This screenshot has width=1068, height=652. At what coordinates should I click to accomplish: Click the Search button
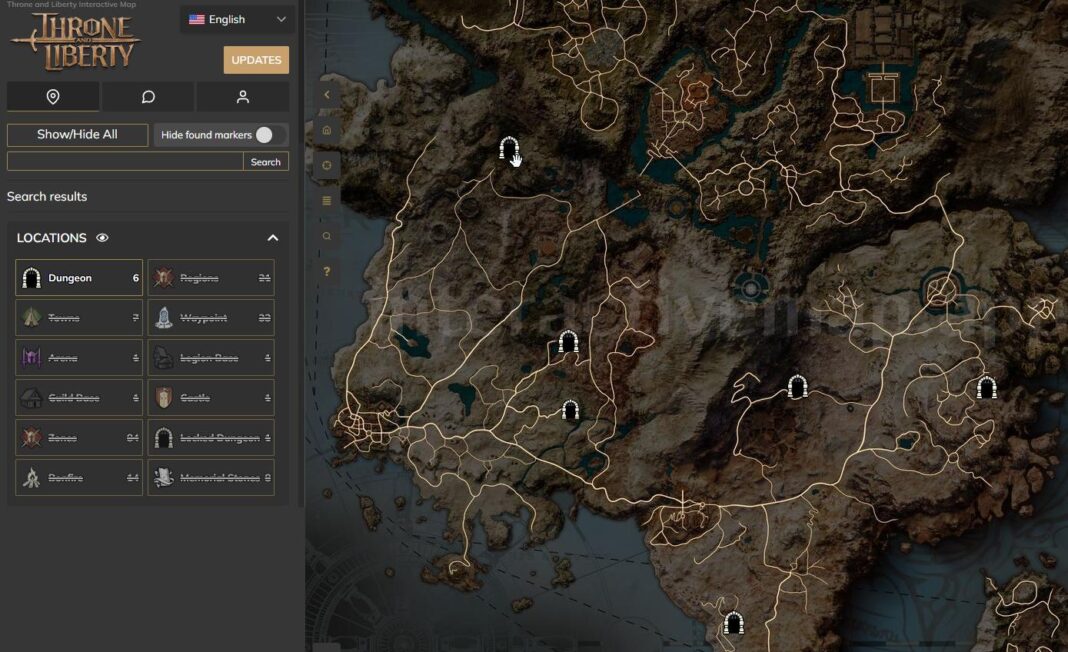coord(266,162)
